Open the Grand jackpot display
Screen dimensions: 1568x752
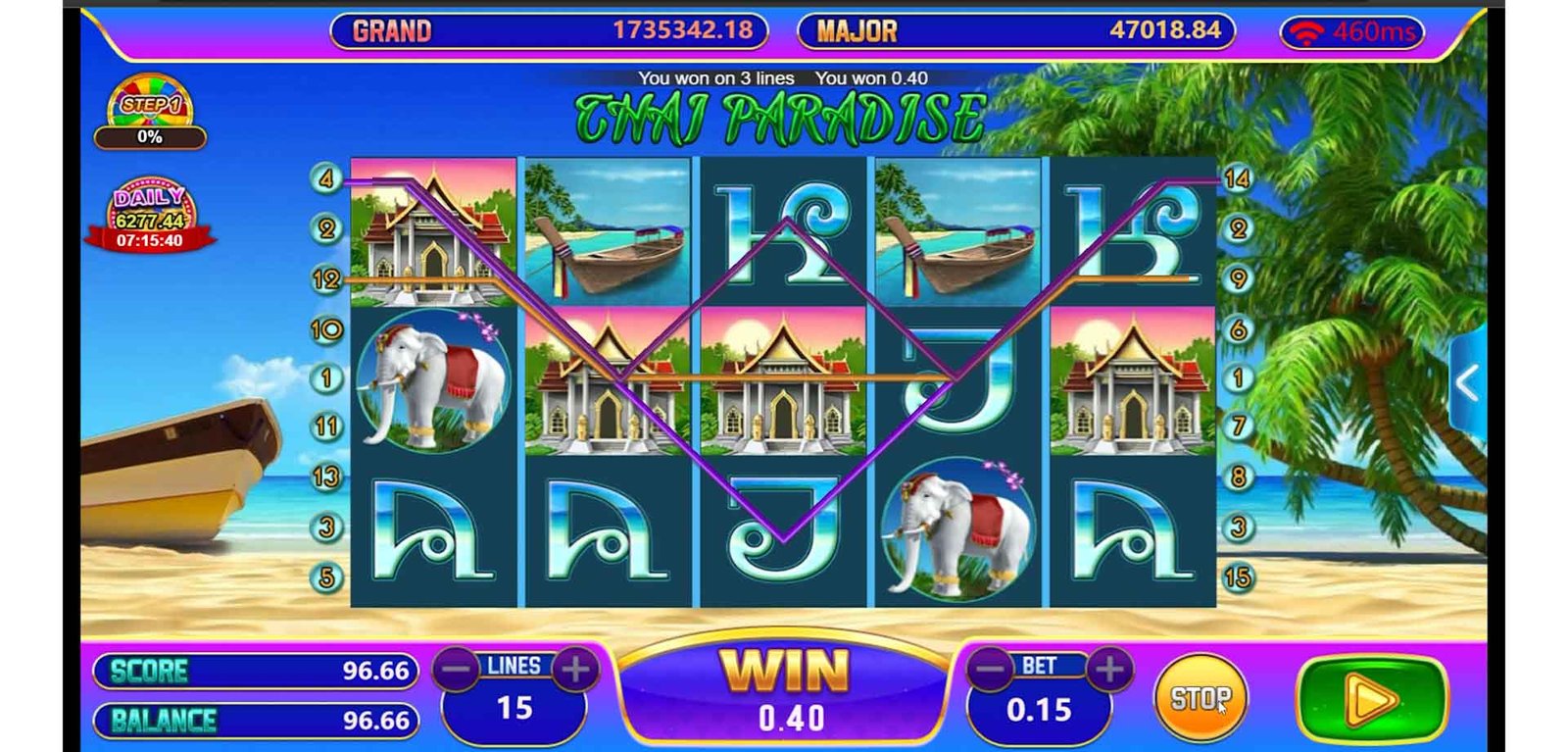coord(549,30)
